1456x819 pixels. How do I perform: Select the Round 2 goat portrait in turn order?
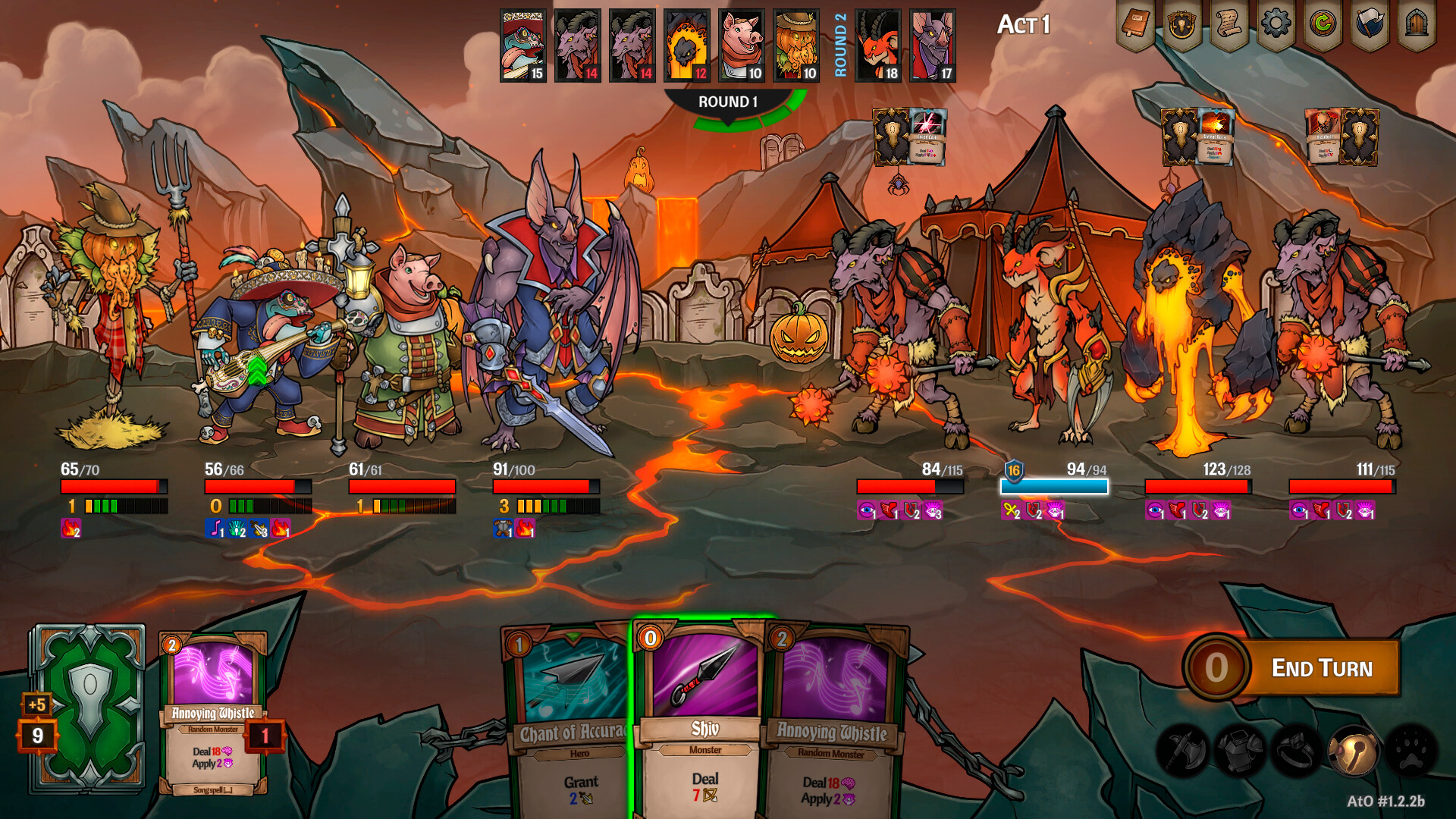point(877,47)
